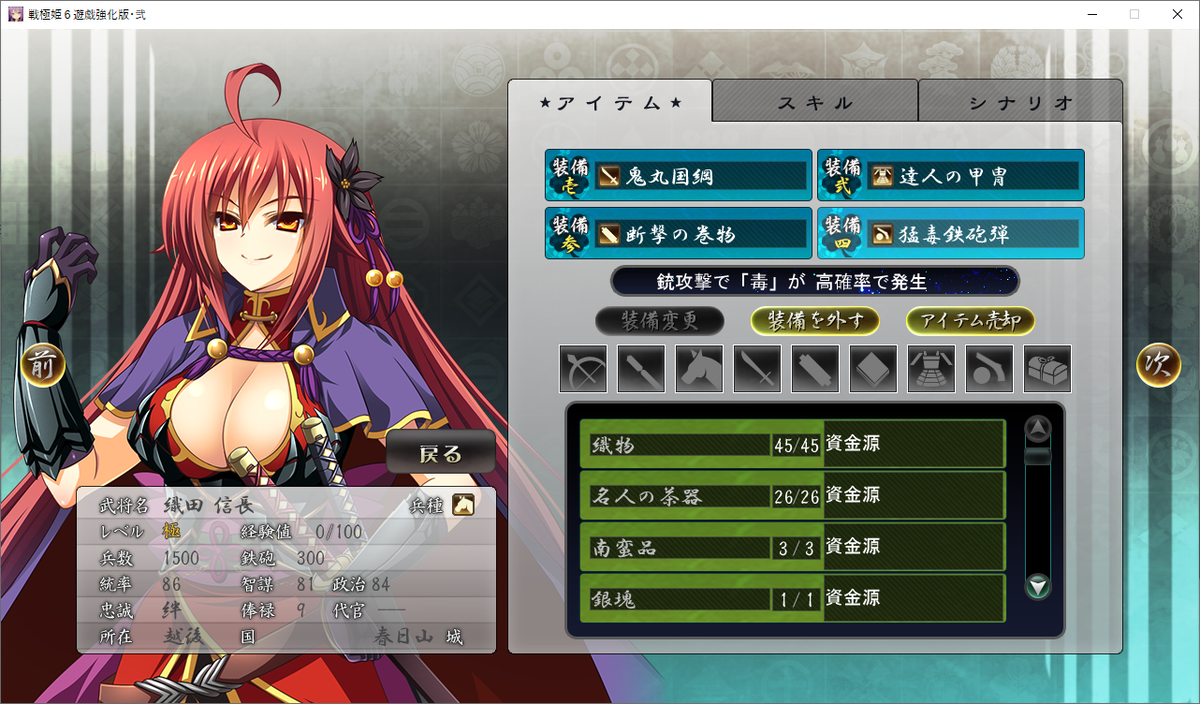Screen dimensions: 1200x704
Task: Show sword items with the katana icon
Action: pos(756,369)
